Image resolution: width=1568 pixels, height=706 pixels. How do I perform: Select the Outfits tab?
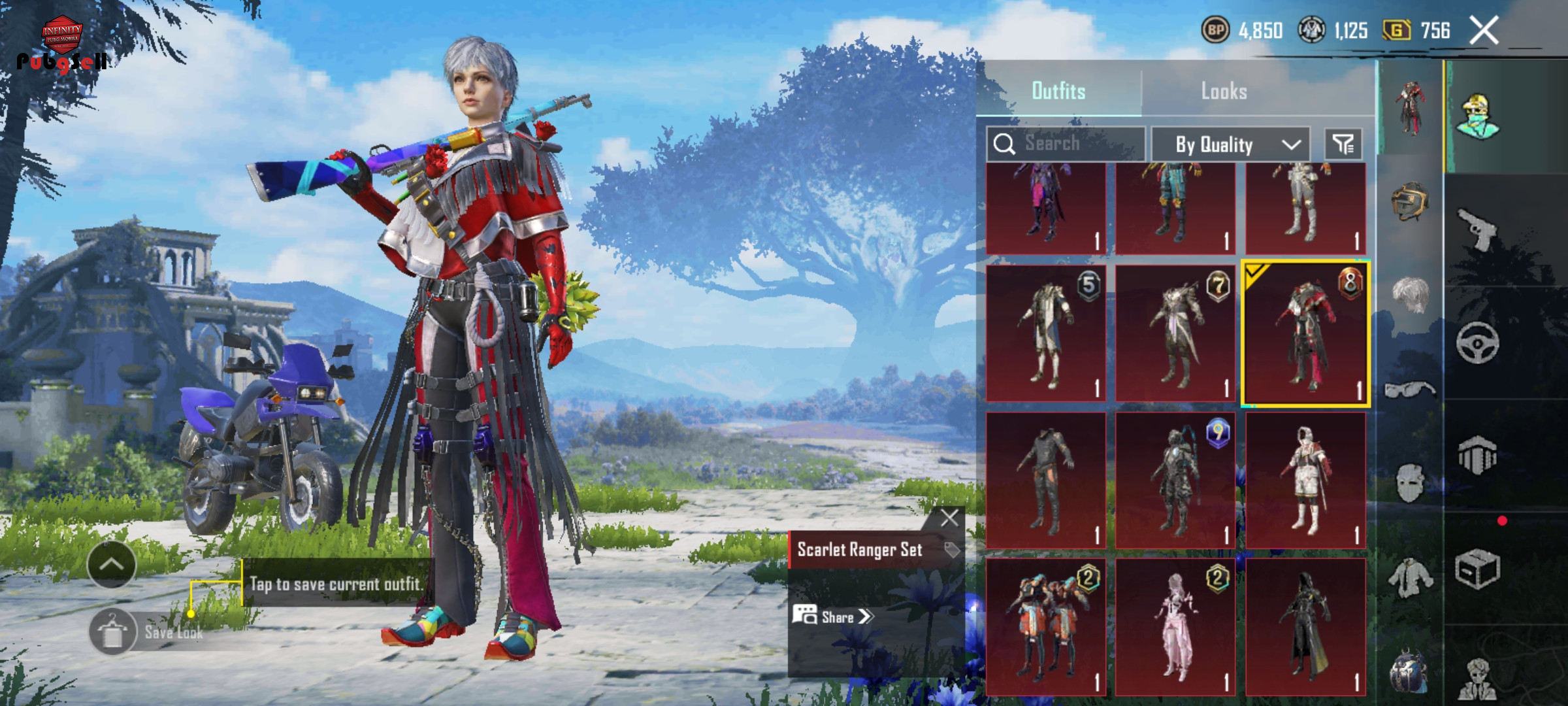[x=1058, y=92]
